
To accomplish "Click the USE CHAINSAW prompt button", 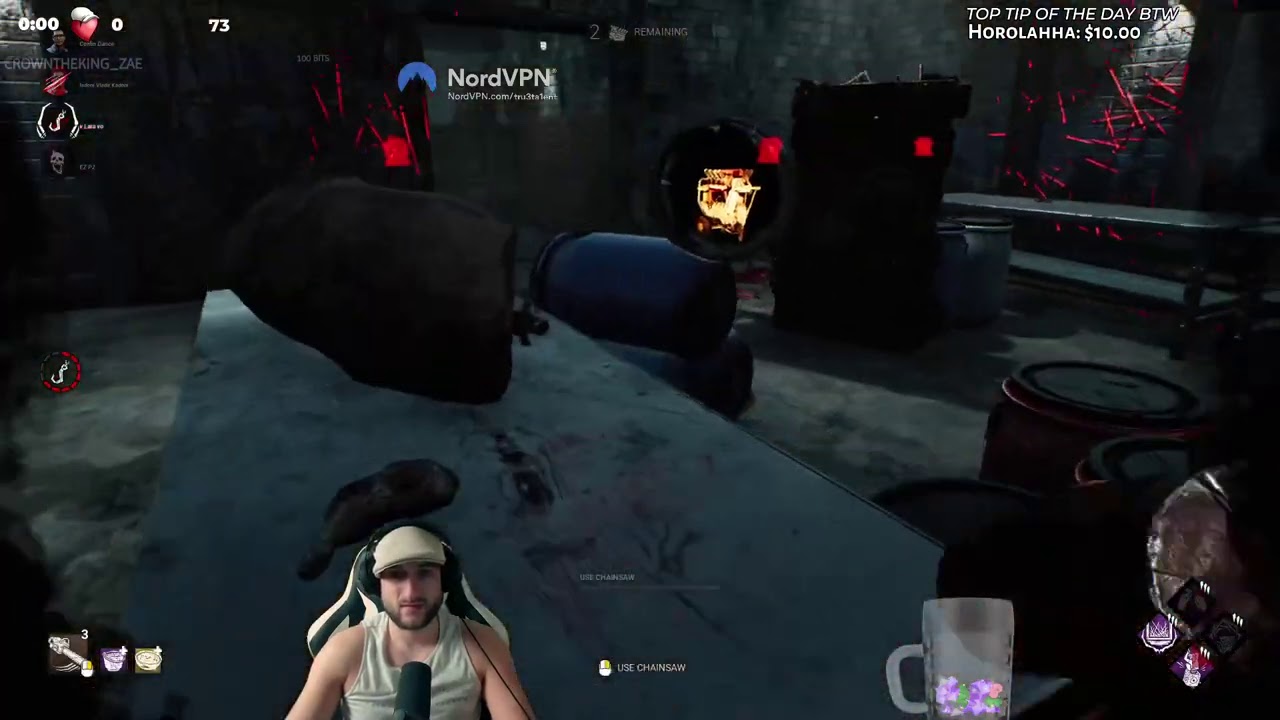I will pos(641,667).
